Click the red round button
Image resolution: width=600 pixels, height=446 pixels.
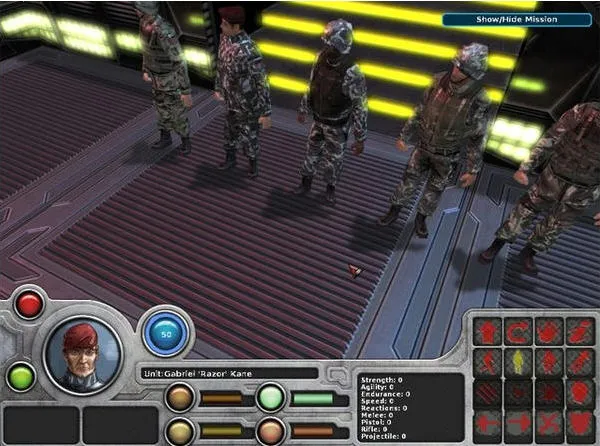[29, 304]
